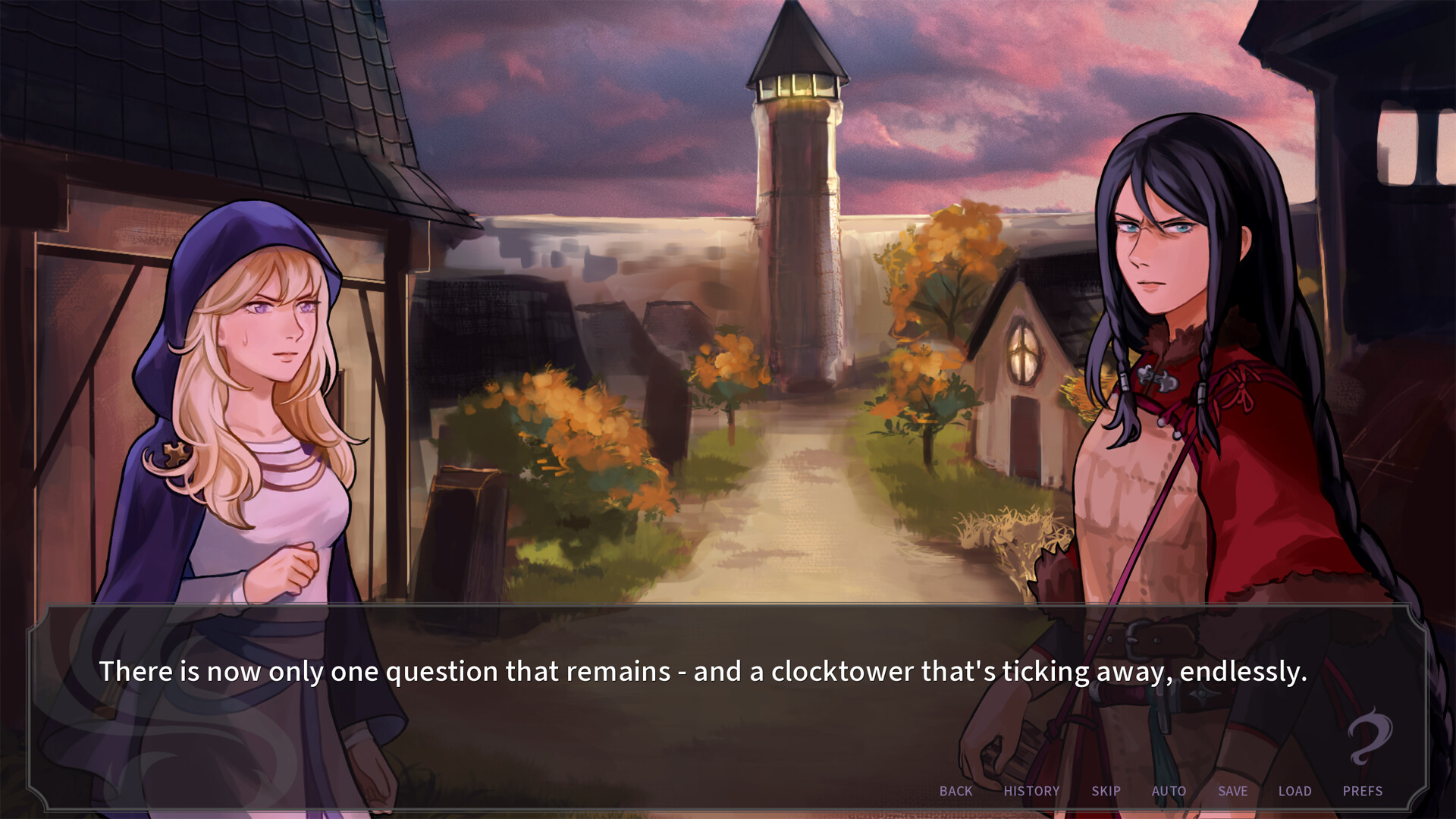
Task: Go back to the previous line
Action: point(955,791)
